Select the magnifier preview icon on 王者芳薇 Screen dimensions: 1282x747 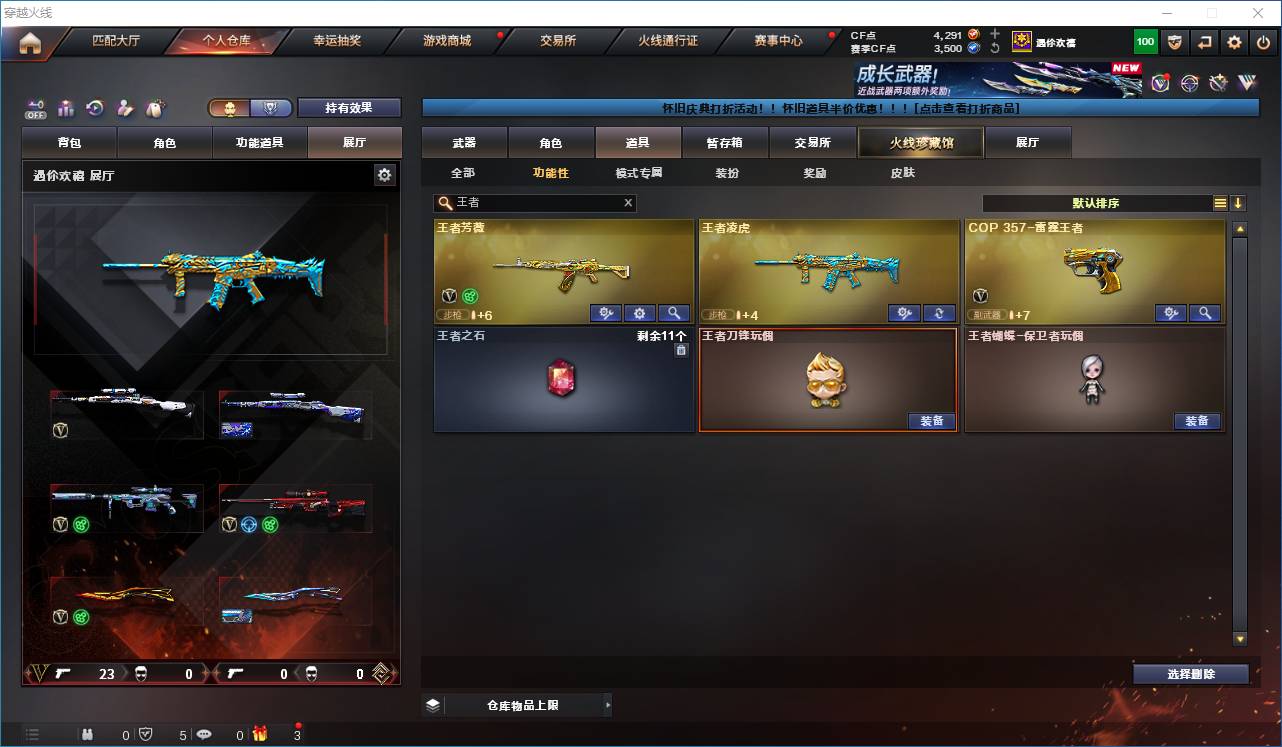tap(674, 313)
